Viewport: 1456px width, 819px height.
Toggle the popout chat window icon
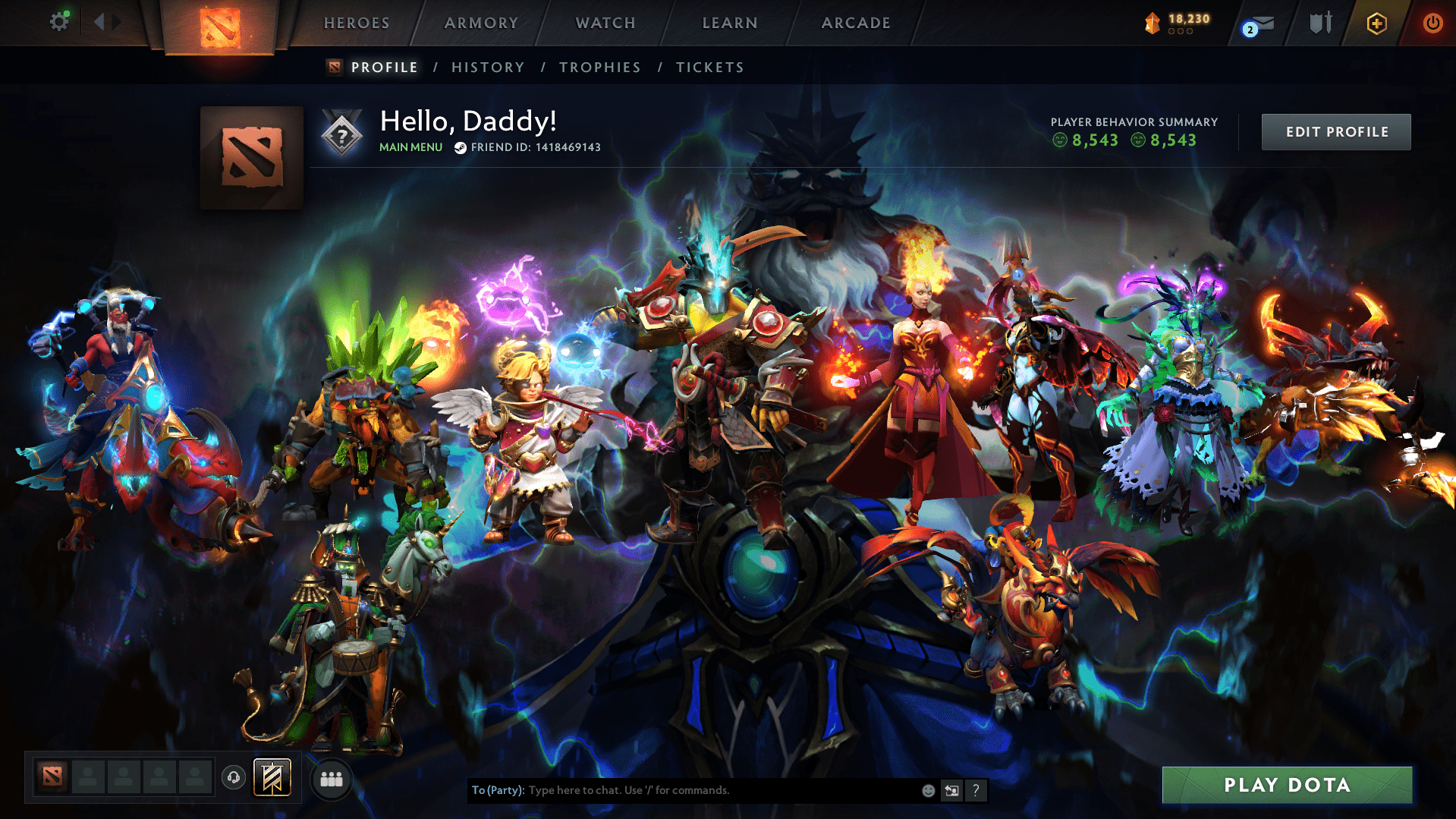951,790
